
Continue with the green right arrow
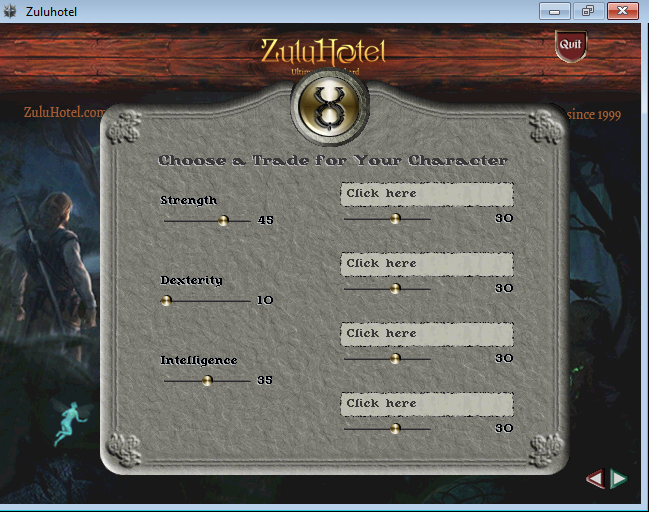pyautogui.click(x=619, y=479)
